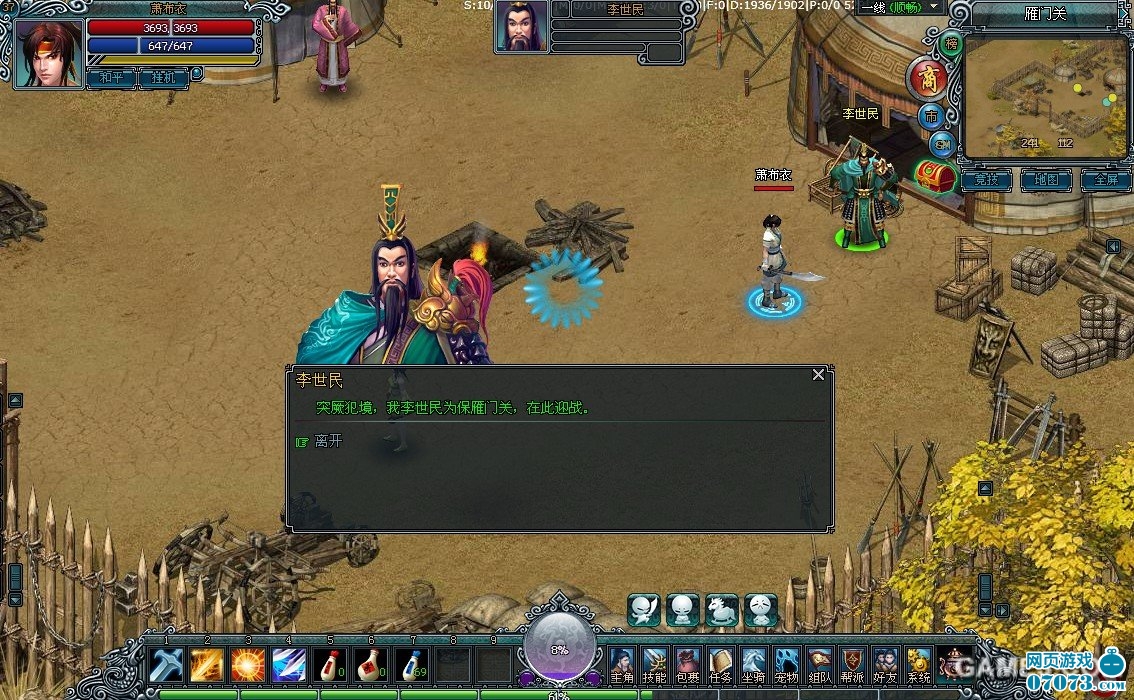Open the red 商 shop button
Image resolution: width=1134 pixels, height=700 pixels.
coord(926,78)
